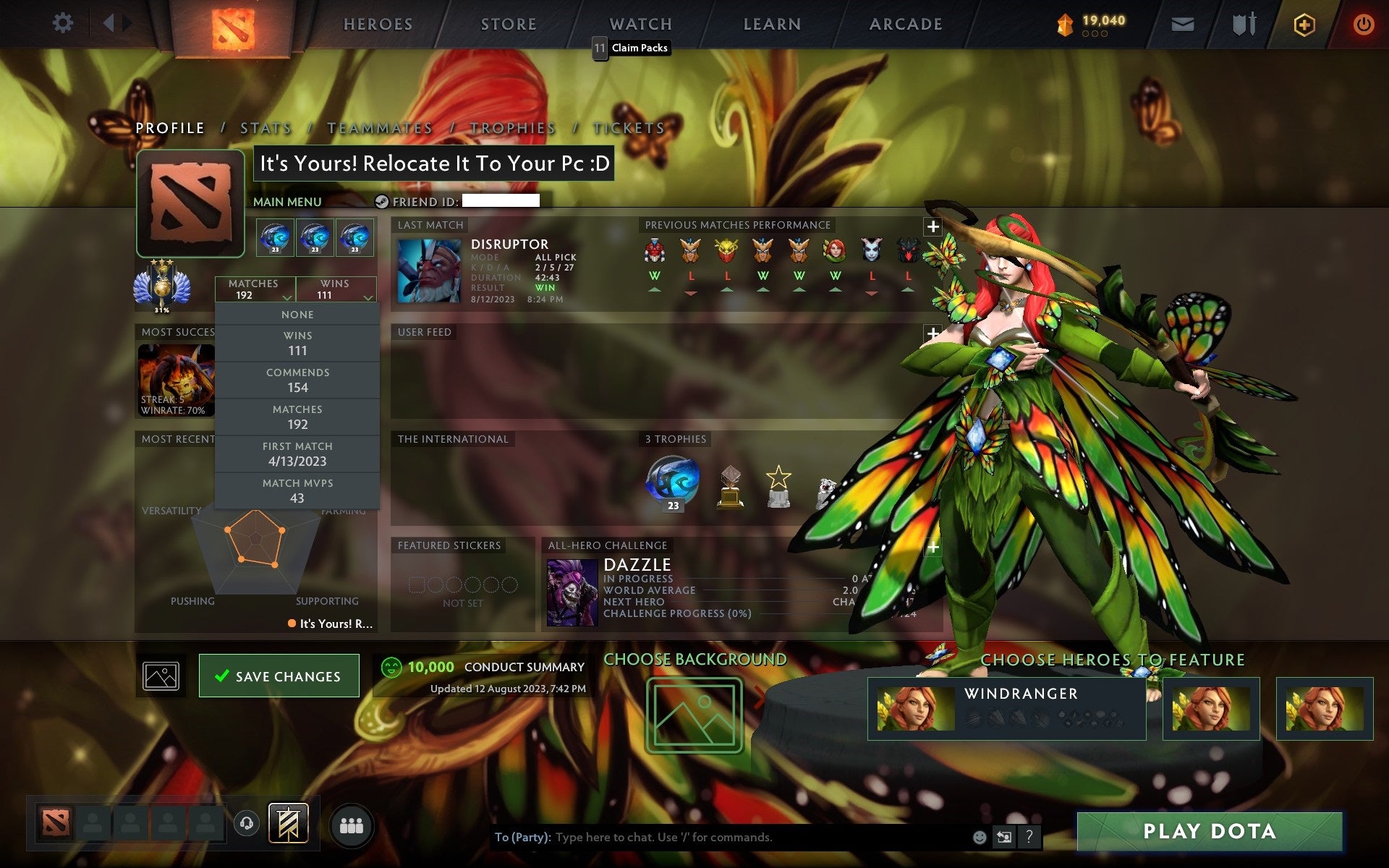The height and width of the screenshot is (868, 1389).
Task: Open the mail notifications envelope
Action: click(1181, 23)
